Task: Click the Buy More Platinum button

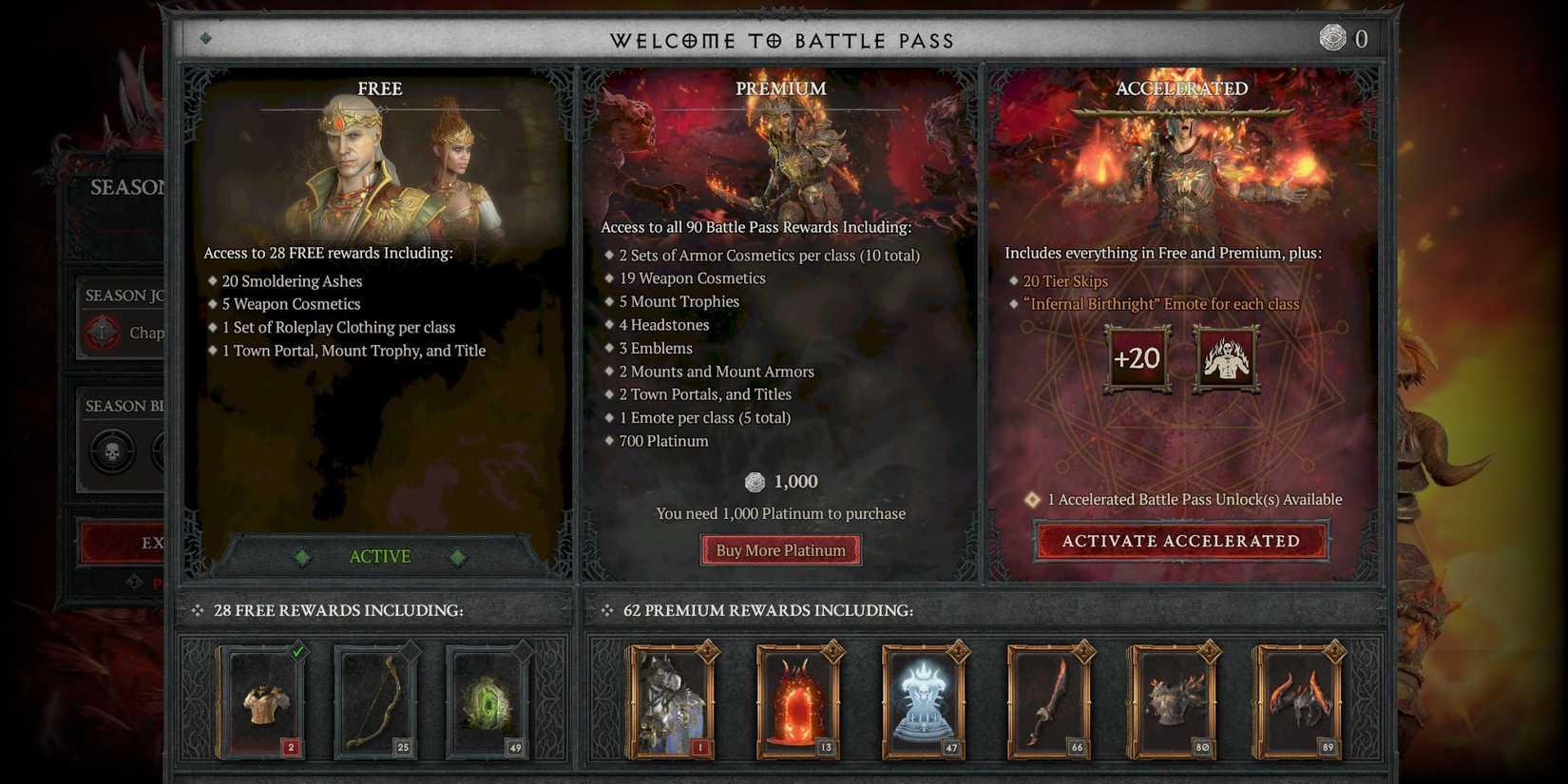Action: coord(780,549)
